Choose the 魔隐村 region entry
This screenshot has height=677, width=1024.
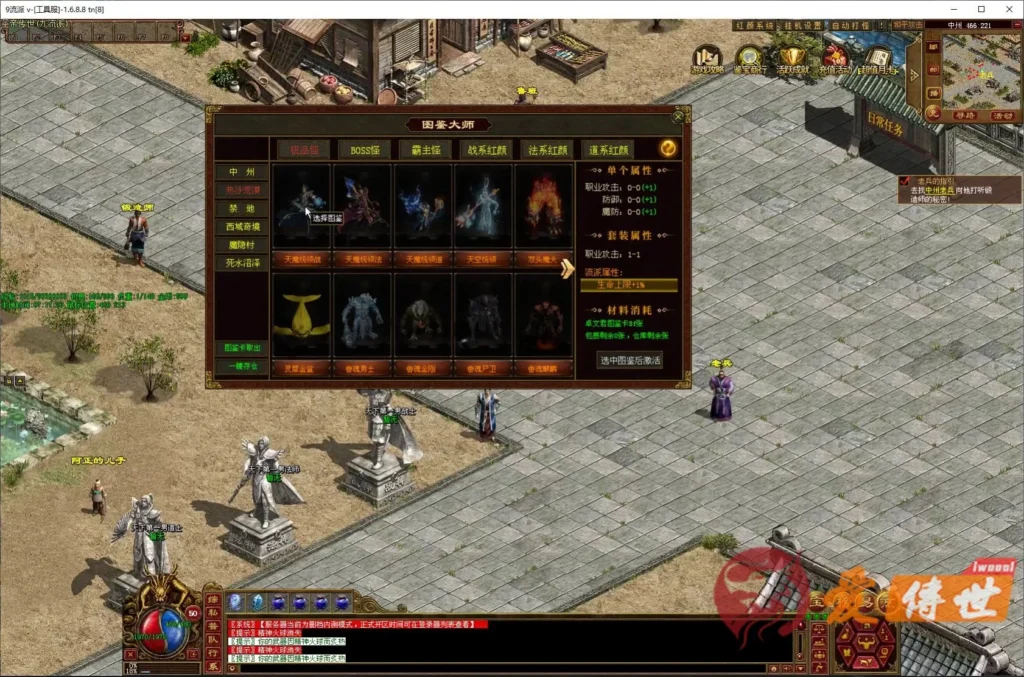241,245
